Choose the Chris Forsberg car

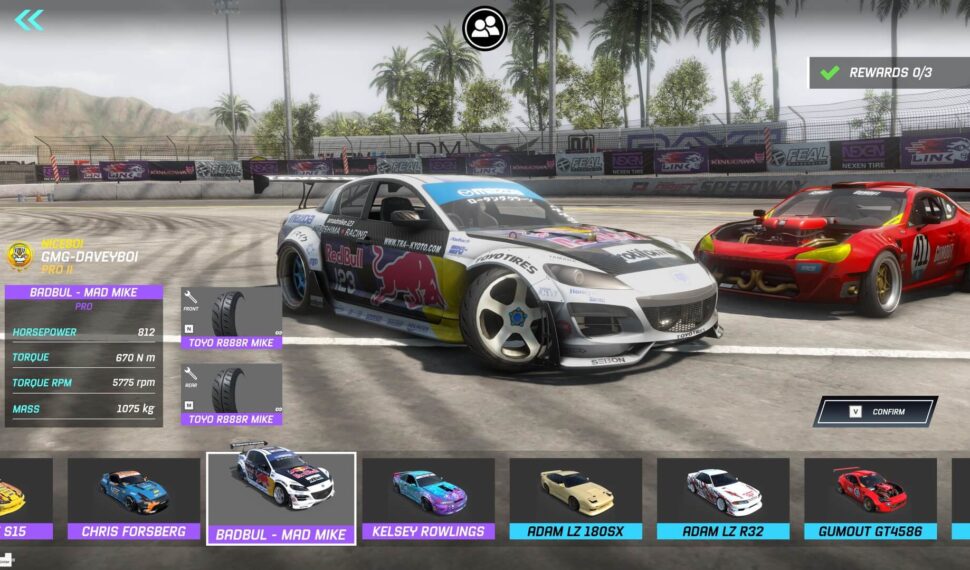pos(134,499)
